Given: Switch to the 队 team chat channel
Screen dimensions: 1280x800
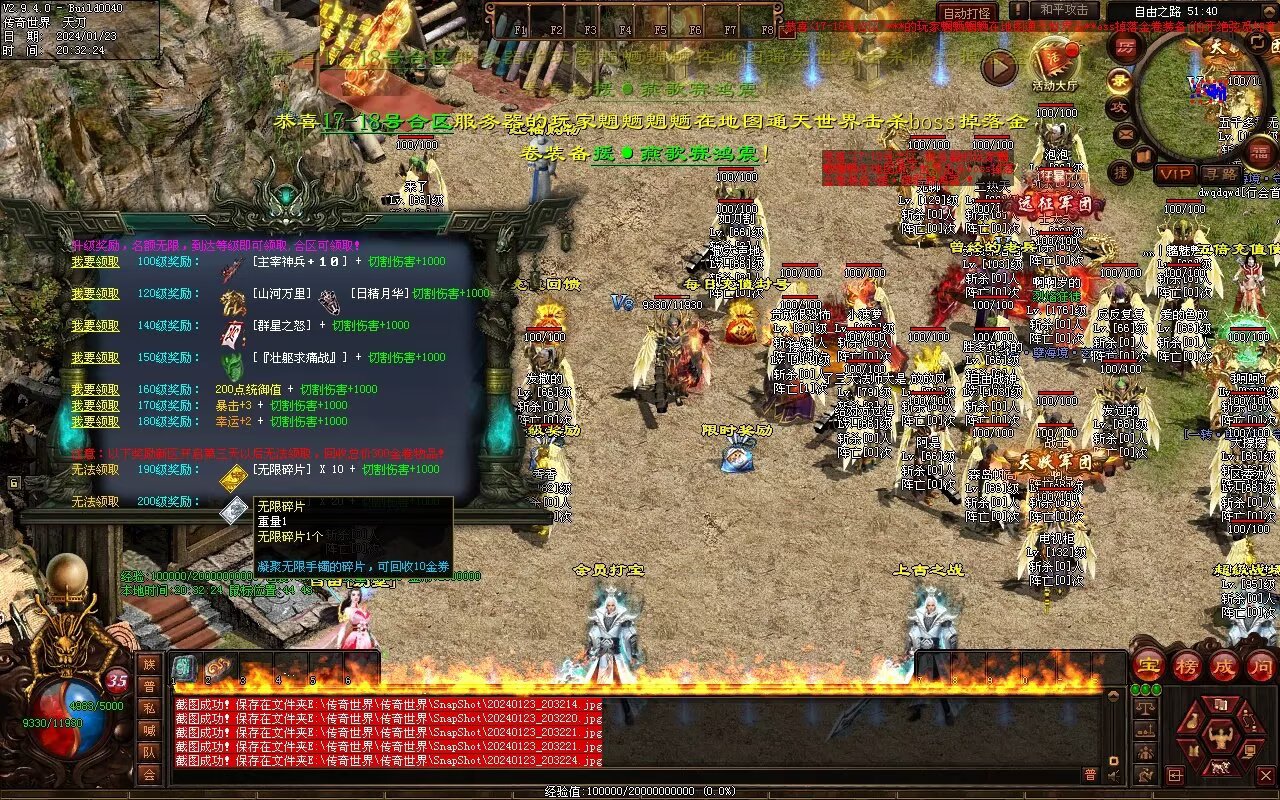Looking at the screenshot, I should [x=149, y=752].
